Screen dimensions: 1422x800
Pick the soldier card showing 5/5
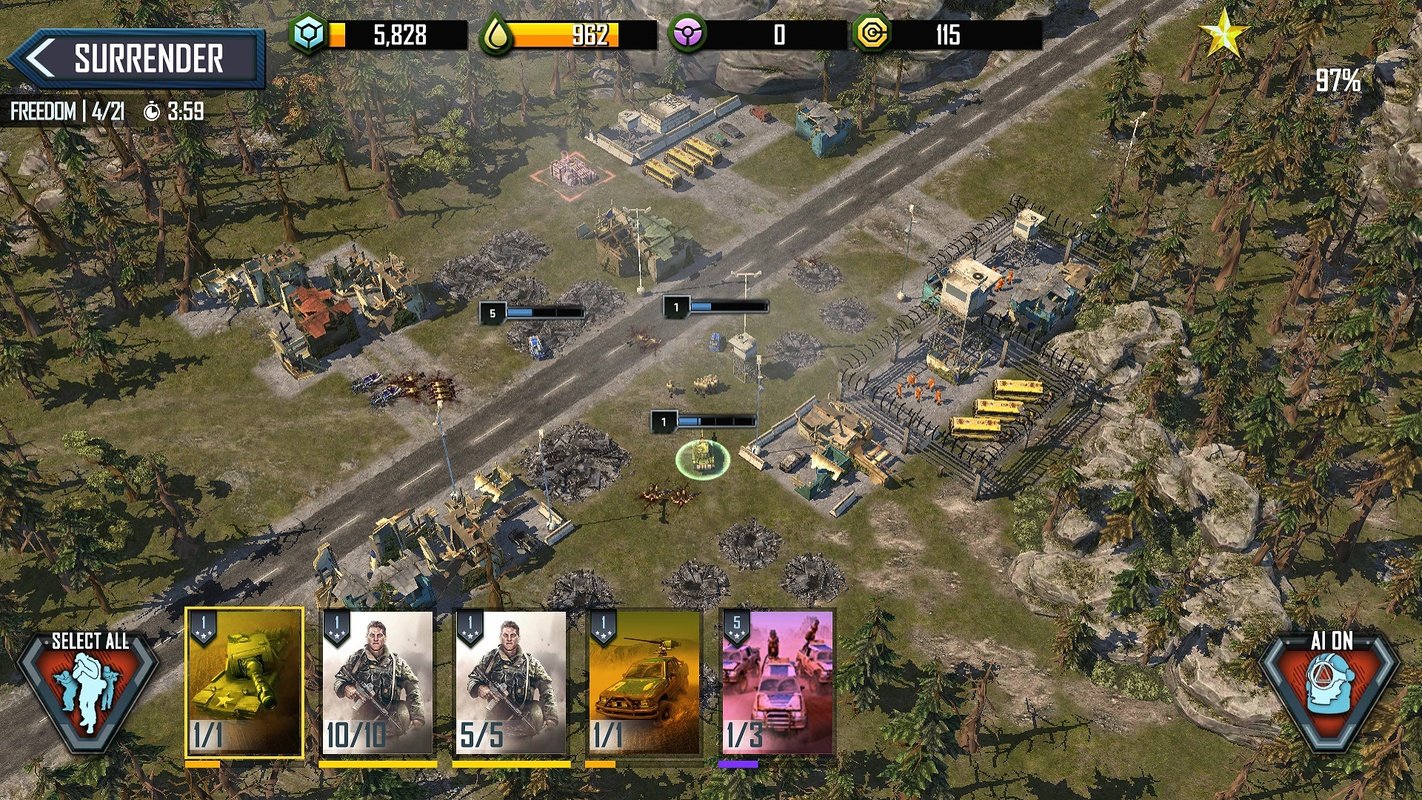click(511, 682)
